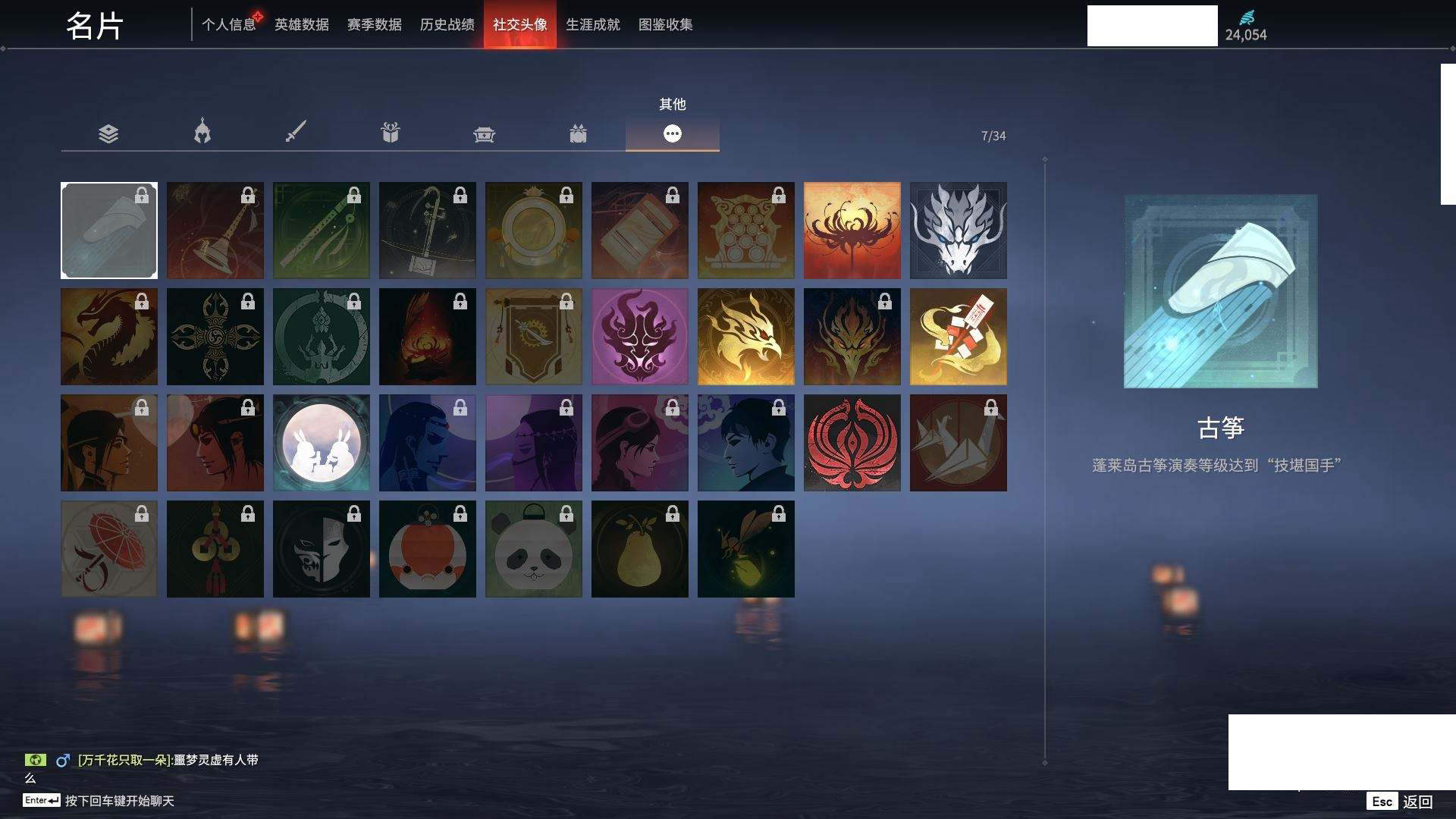This screenshot has width=1456, height=819.
Task: Choose the twin rabbits moon avatar
Action: point(321,443)
